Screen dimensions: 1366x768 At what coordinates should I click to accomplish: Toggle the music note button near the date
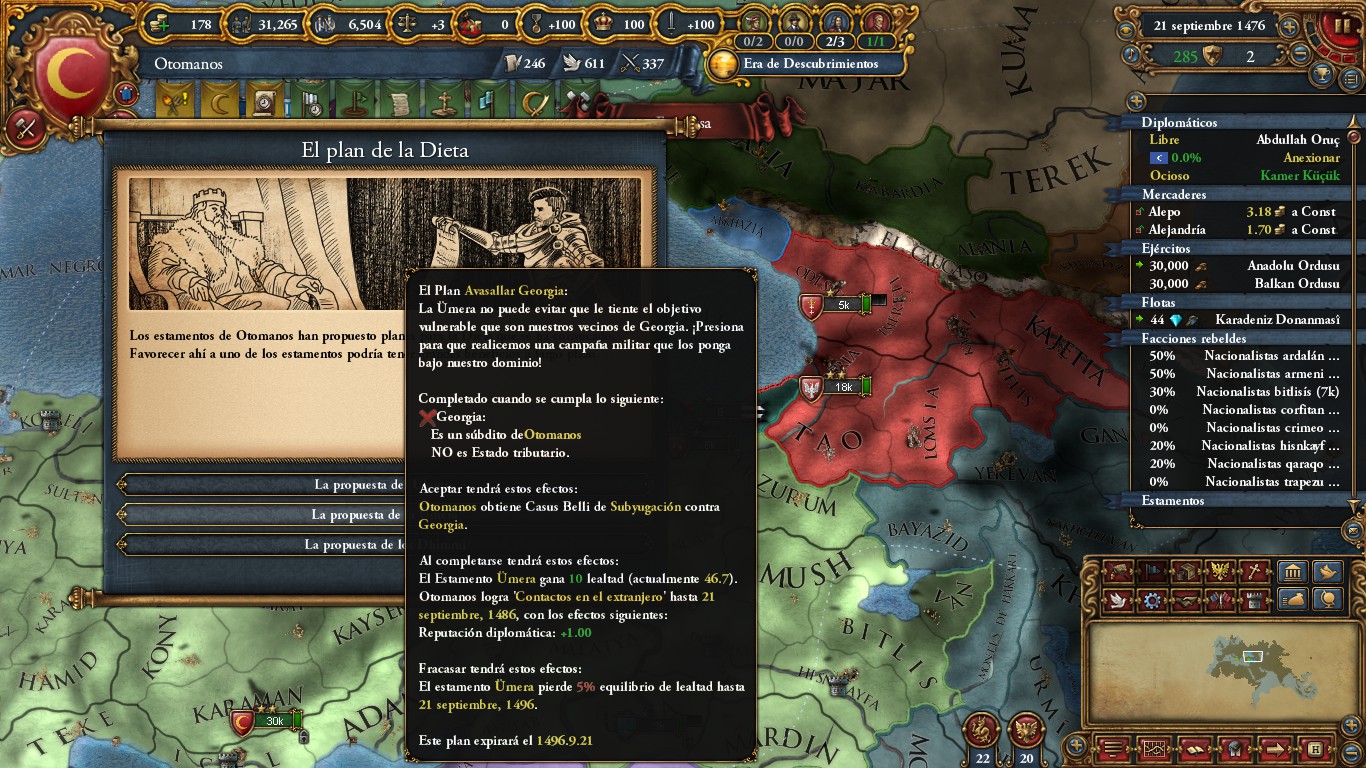(1132, 54)
